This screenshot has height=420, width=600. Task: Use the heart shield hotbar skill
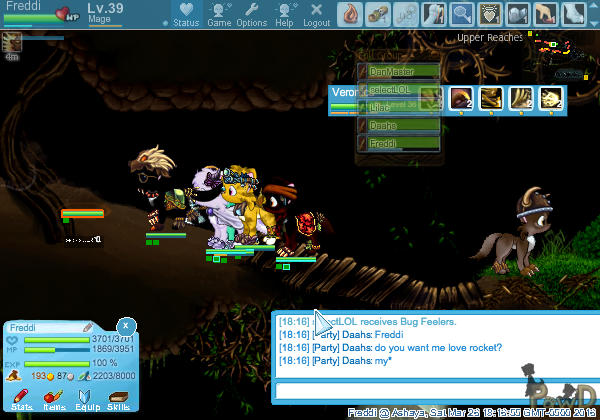coord(490,13)
